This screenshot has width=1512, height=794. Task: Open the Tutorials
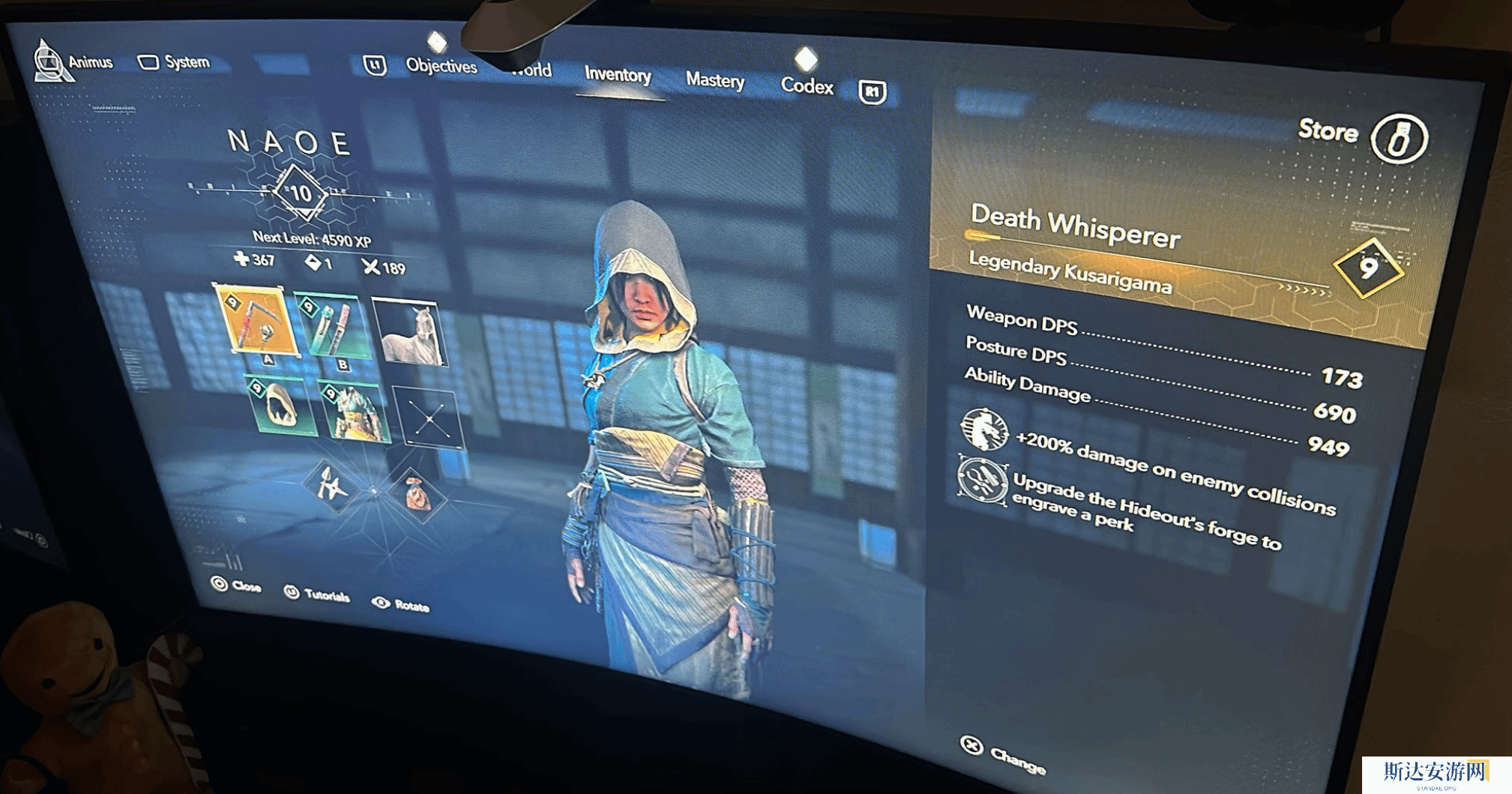[317, 595]
